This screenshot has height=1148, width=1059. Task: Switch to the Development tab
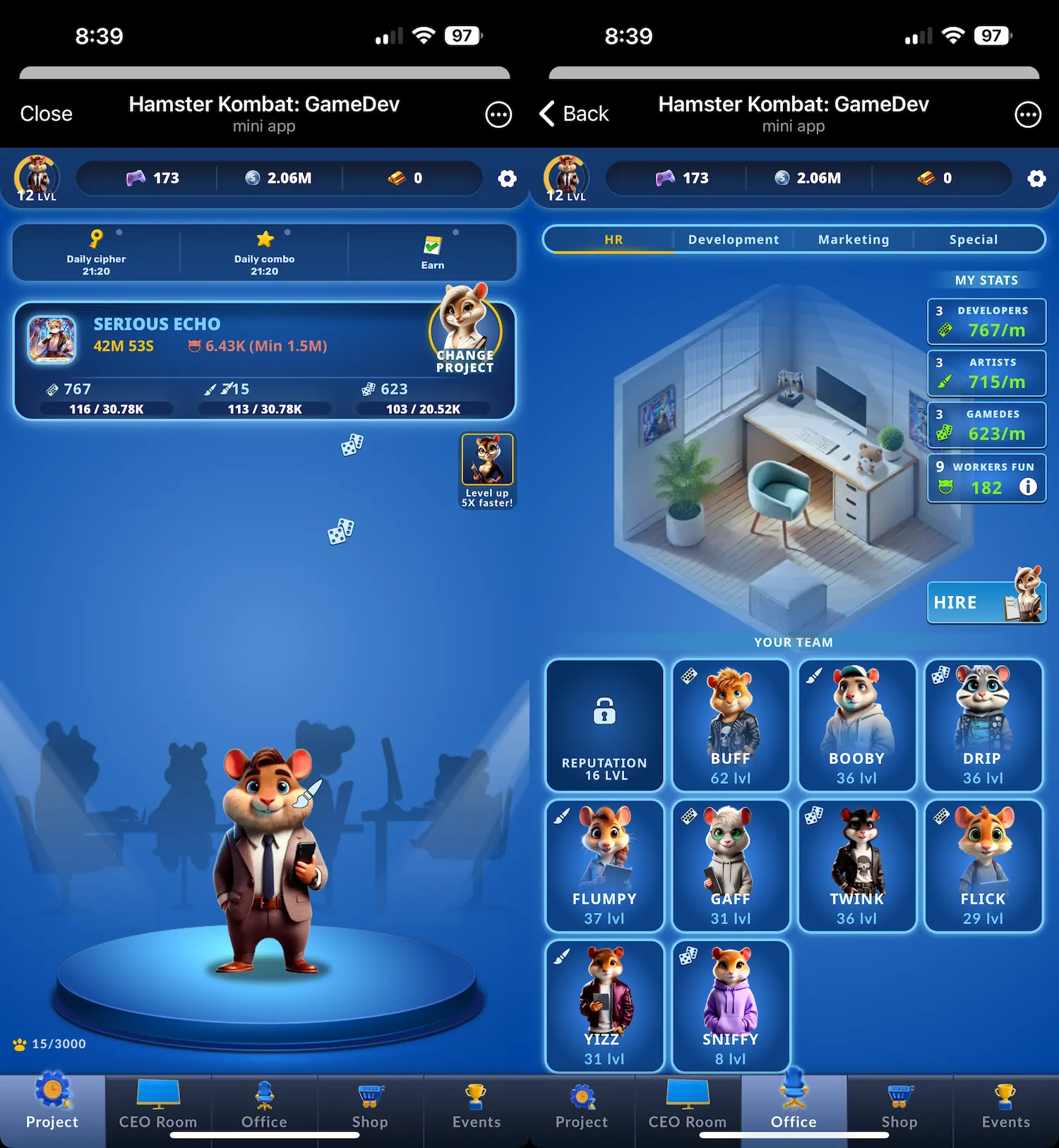[x=732, y=239]
